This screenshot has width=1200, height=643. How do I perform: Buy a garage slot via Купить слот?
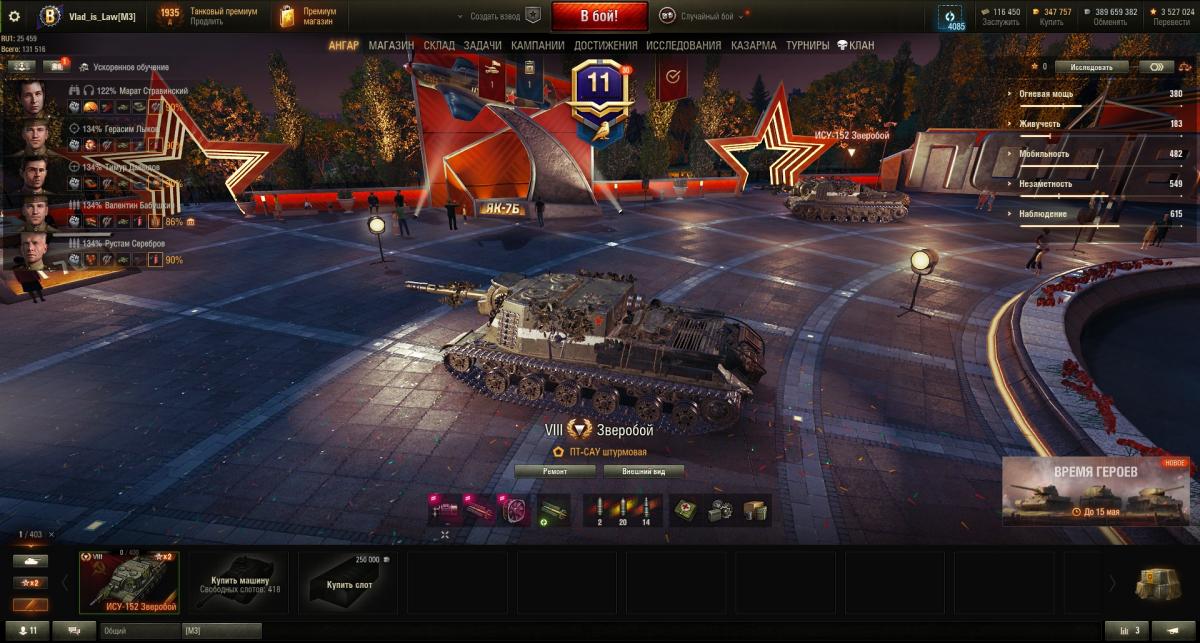click(349, 581)
